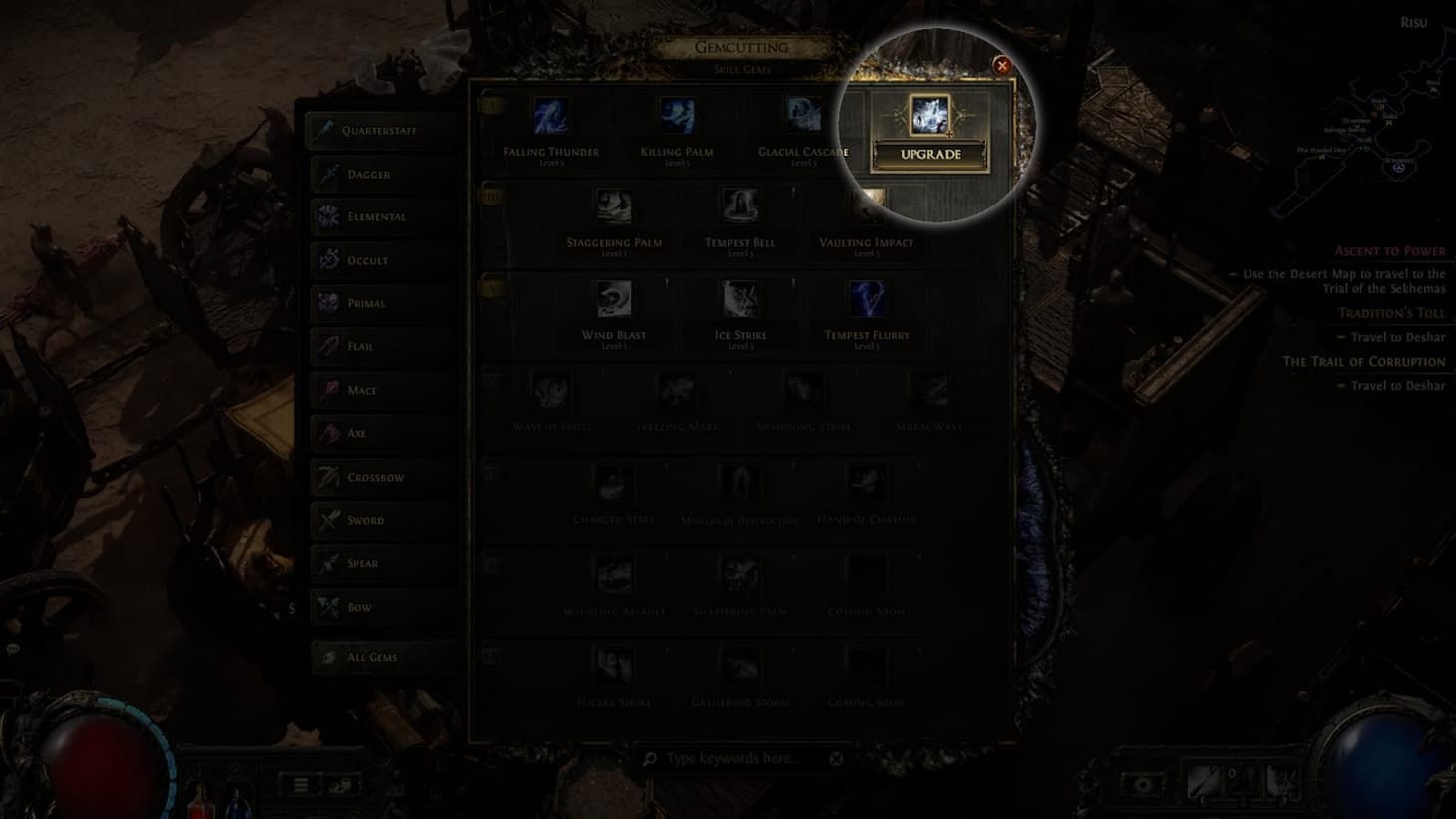Image resolution: width=1456 pixels, height=819 pixels.
Task: Switch to the Bow weapon tab
Action: click(x=327, y=607)
